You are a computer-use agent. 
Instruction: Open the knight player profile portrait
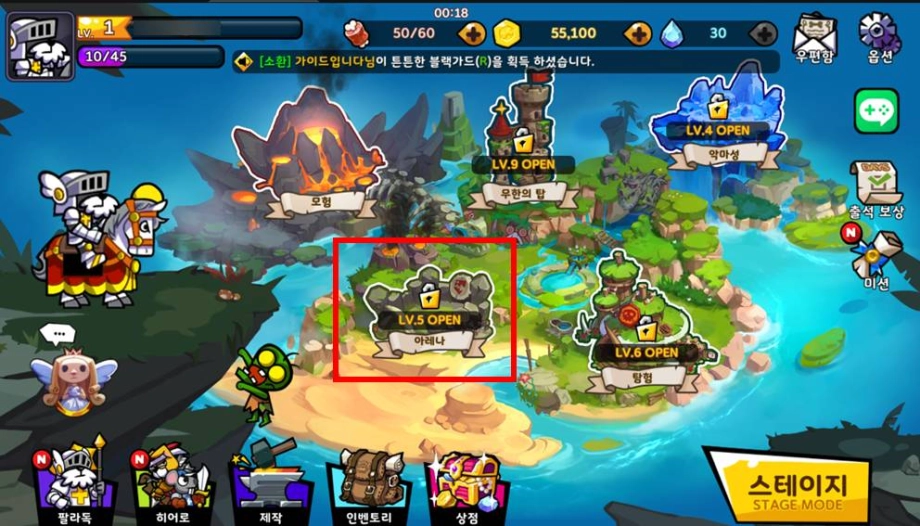pos(40,46)
